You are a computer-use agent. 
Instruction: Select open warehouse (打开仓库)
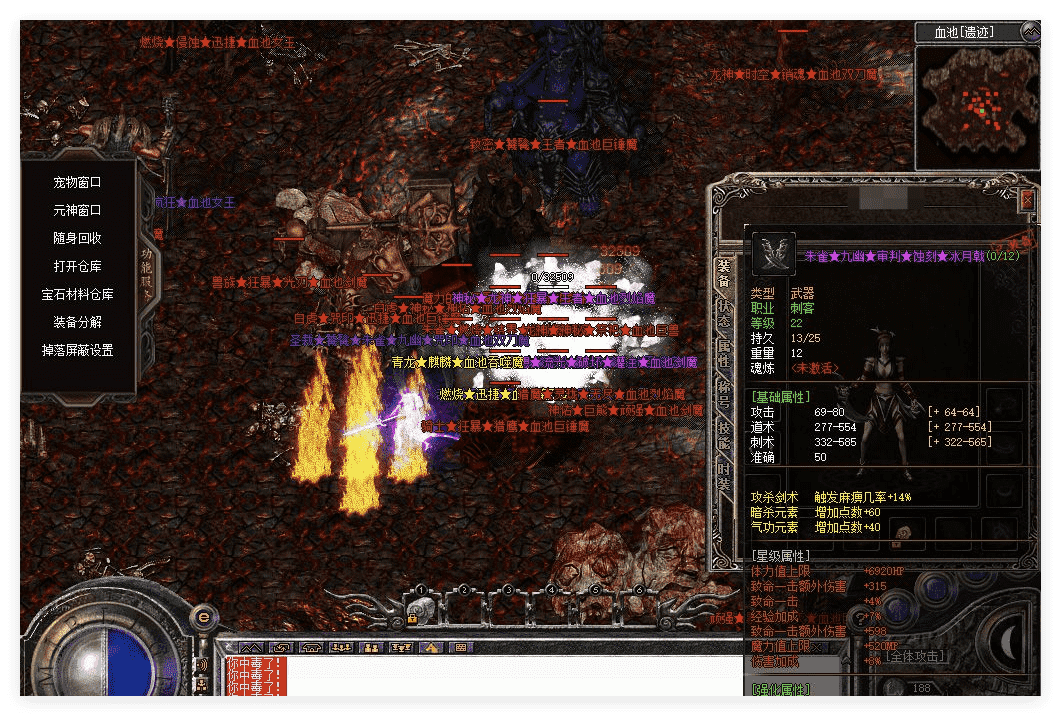[x=77, y=267]
